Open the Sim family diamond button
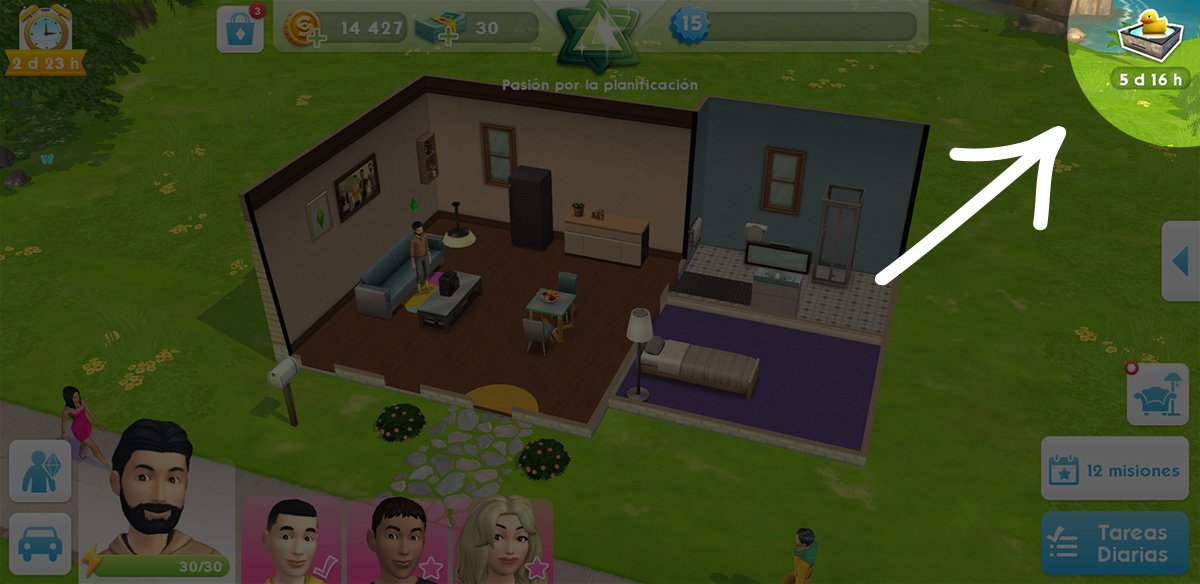The image size is (1200, 584). click(x=40, y=470)
